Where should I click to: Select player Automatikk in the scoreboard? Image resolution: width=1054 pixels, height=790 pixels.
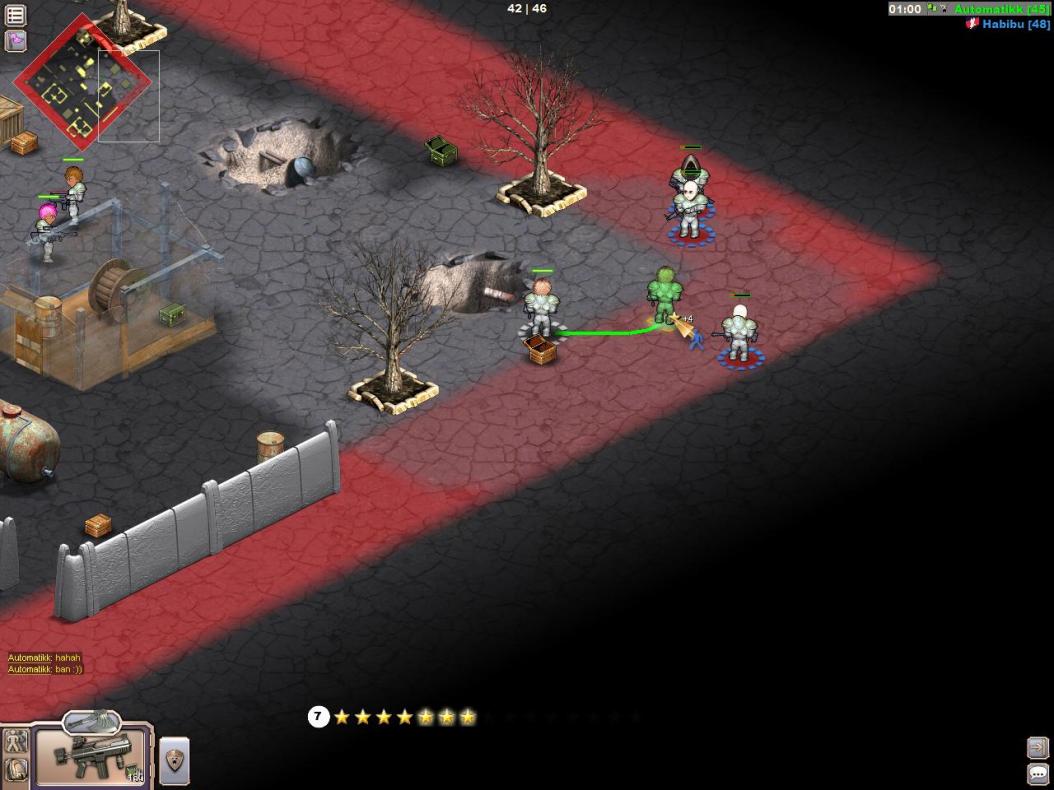pyautogui.click(x=999, y=9)
